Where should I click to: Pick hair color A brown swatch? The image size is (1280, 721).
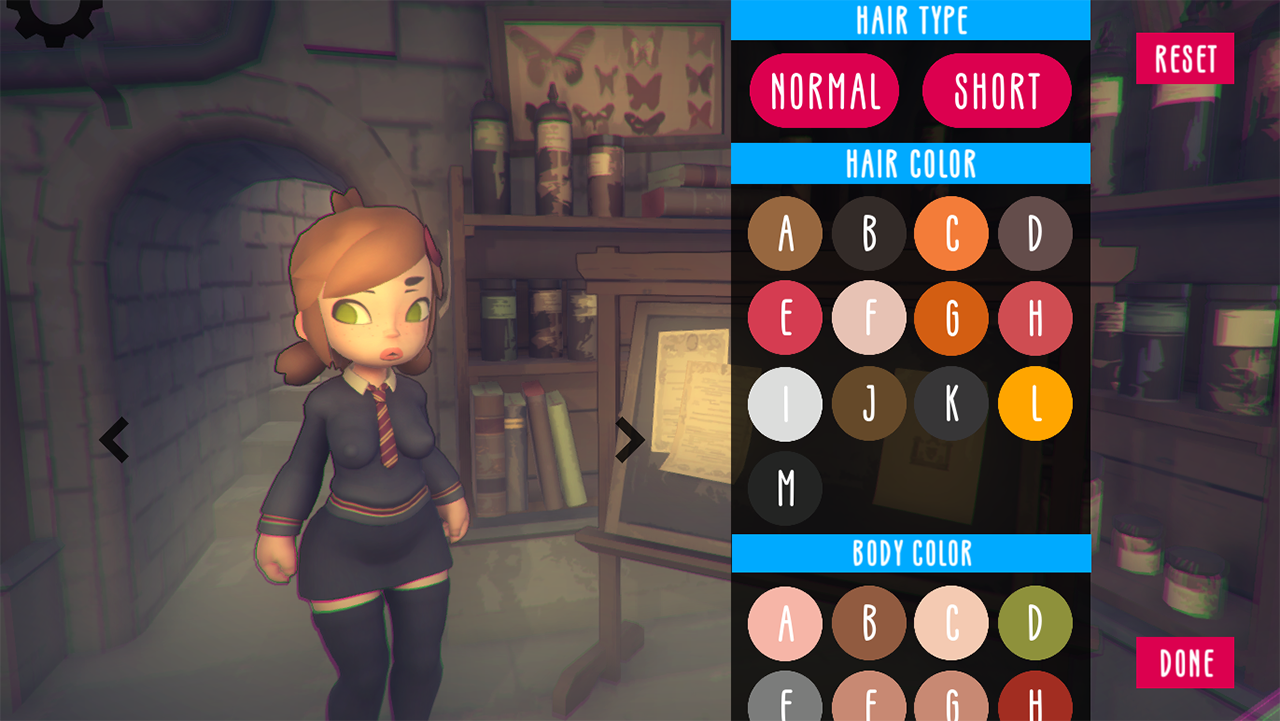[x=785, y=234]
